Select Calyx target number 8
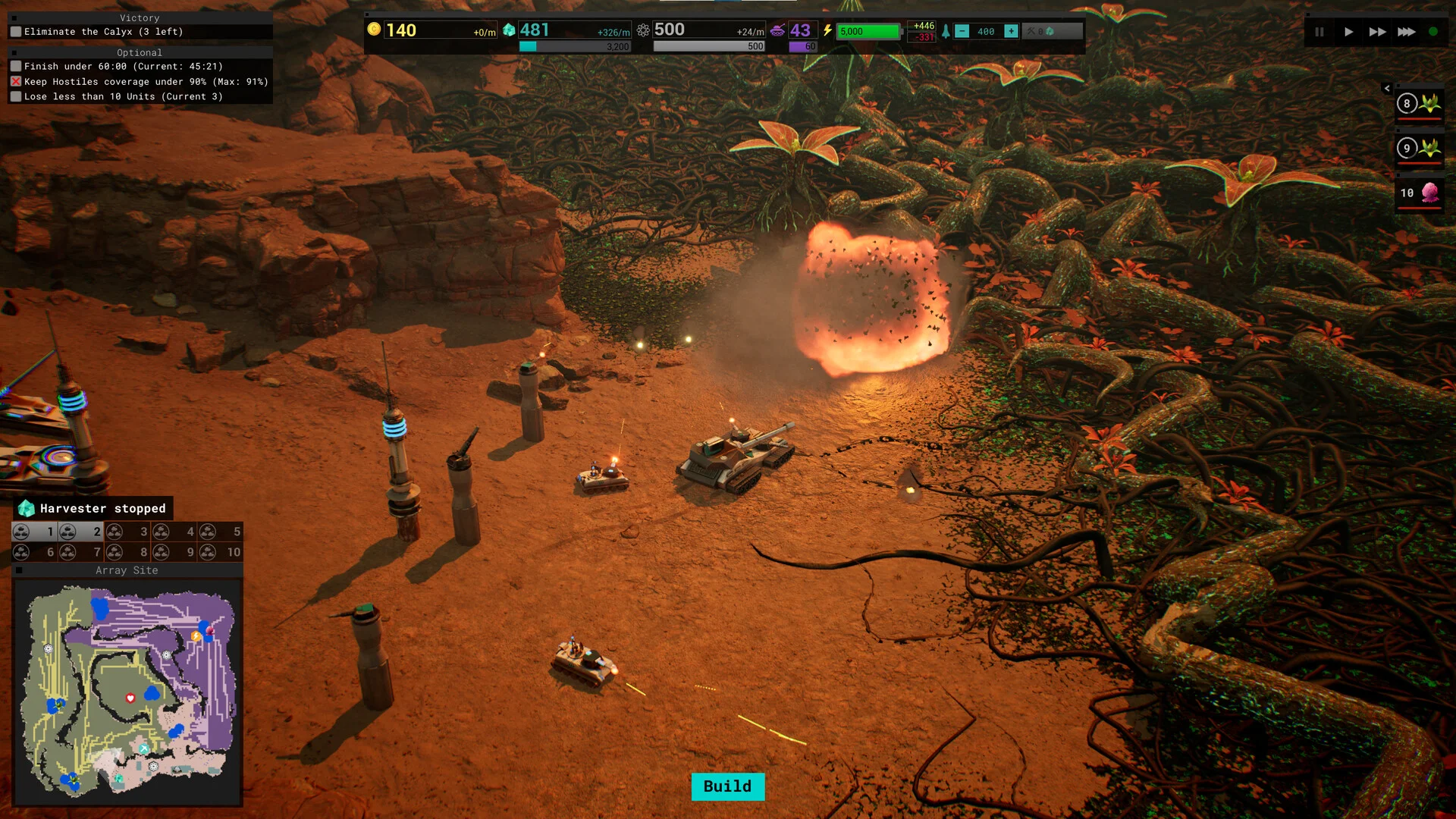Image resolution: width=1456 pixels, height=819 pixels. click(x=1419, y=104)
